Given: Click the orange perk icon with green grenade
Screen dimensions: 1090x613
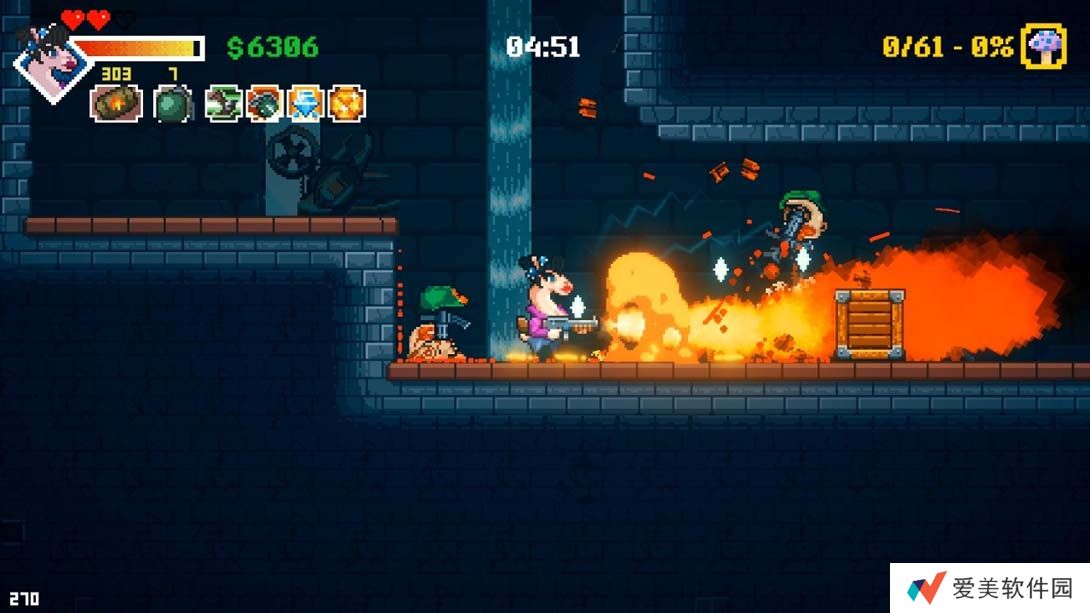Looking at the screenshot, I should pos(265,103).
